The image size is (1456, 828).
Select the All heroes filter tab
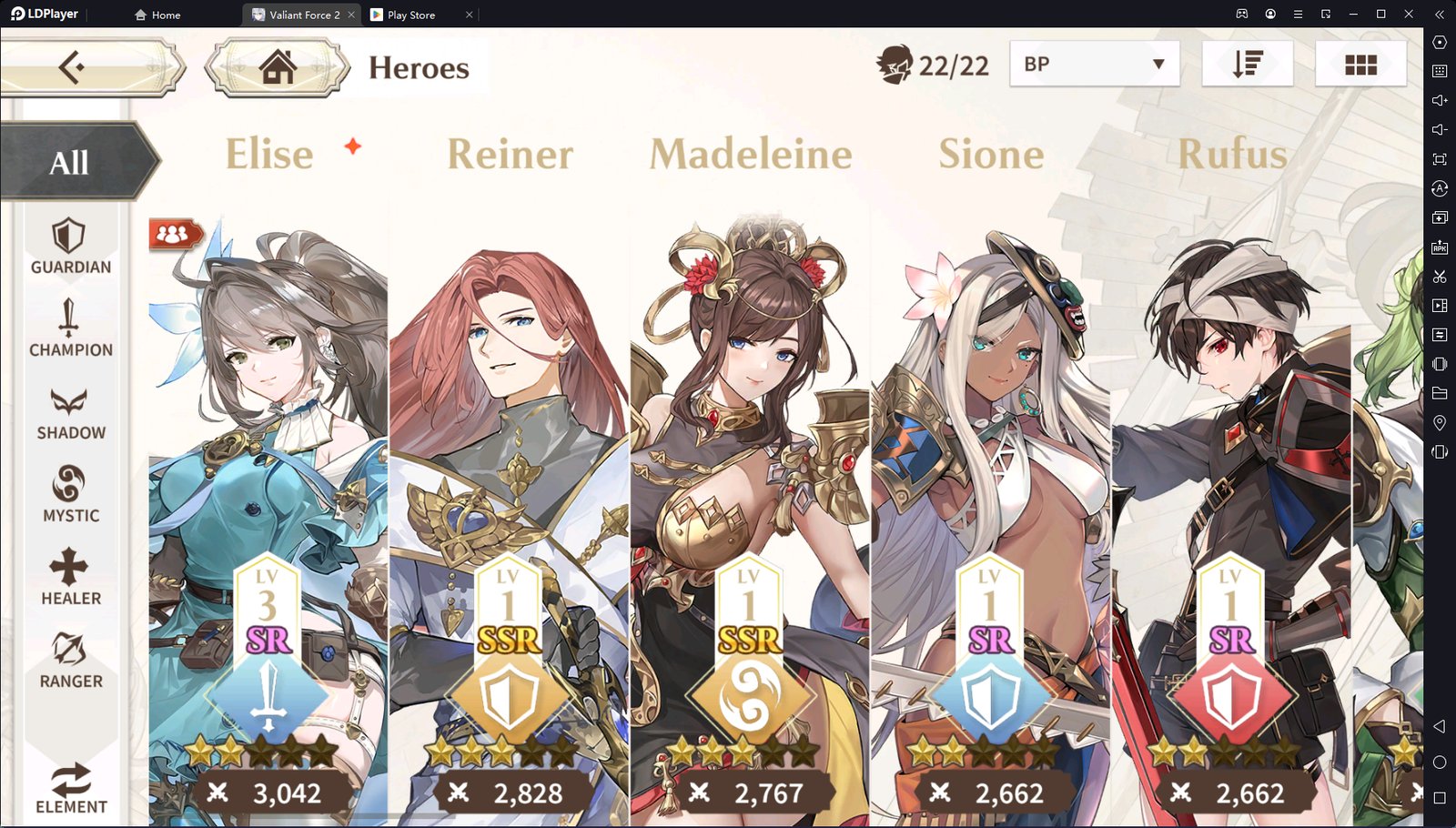tap(70, 163)
